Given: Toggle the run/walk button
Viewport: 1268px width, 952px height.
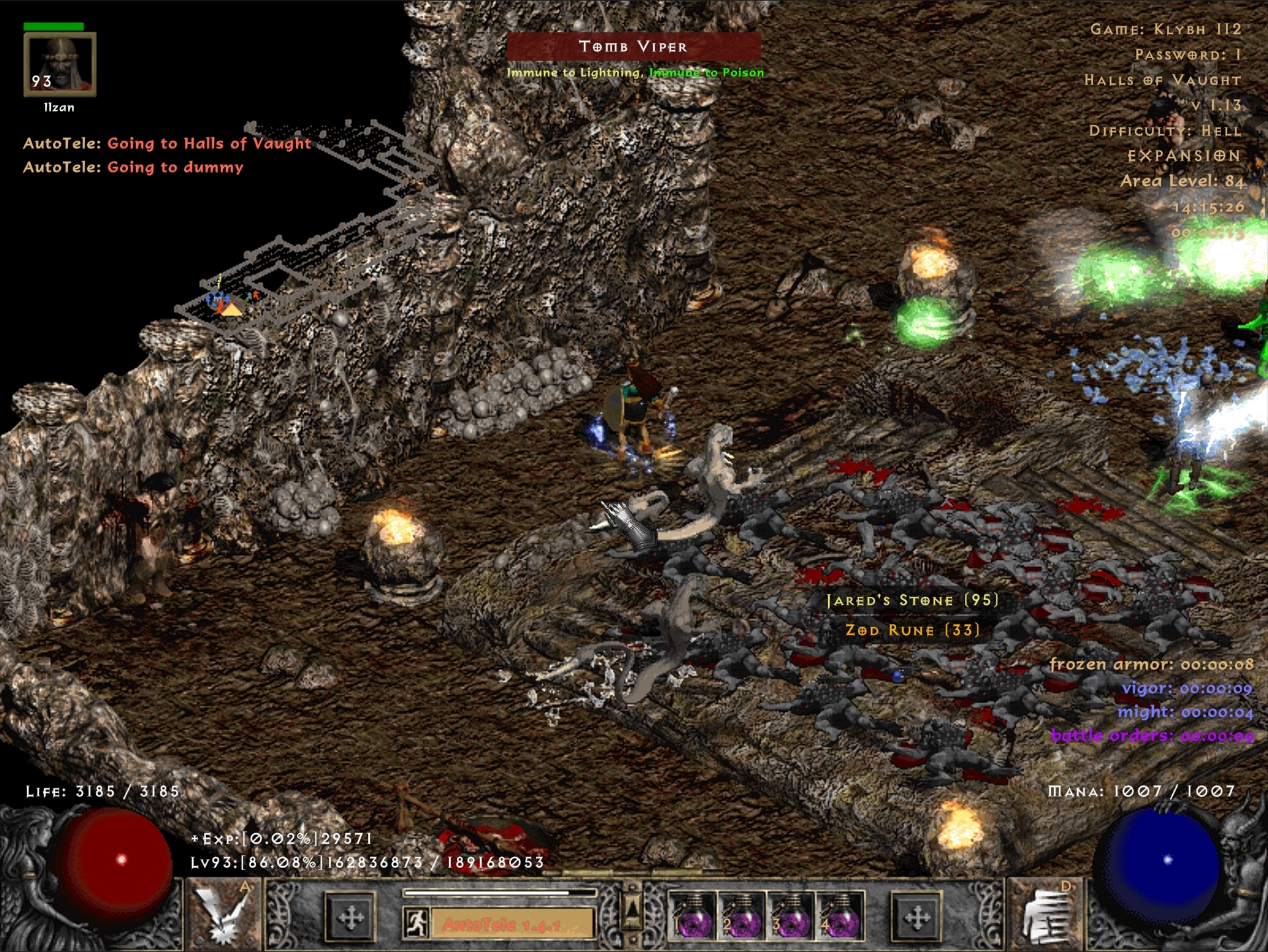Looking at the screenshot, I should [417, 922].
